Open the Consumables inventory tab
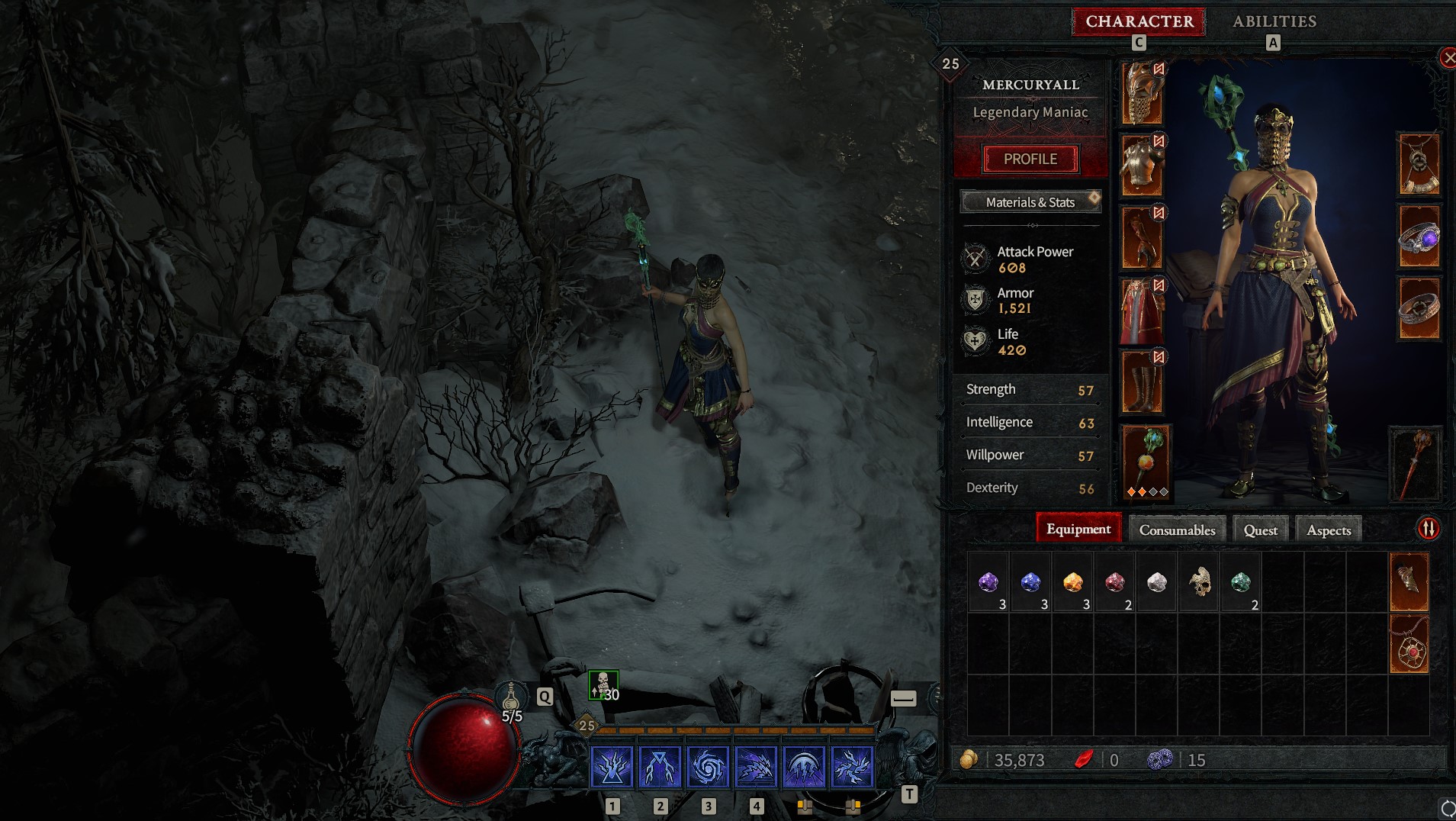This screenshot has width=1456, height=821. (1175, 529)
